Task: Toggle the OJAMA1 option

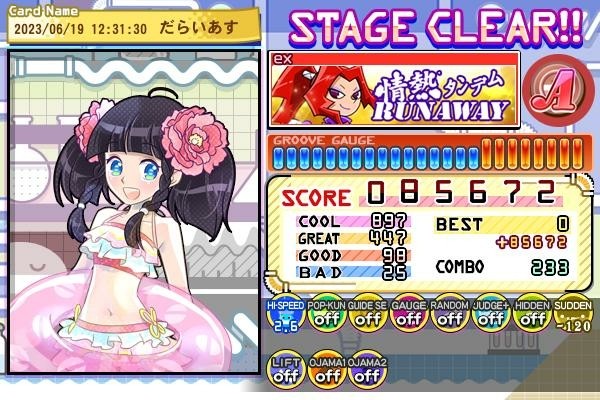Action: click(326, 371)
